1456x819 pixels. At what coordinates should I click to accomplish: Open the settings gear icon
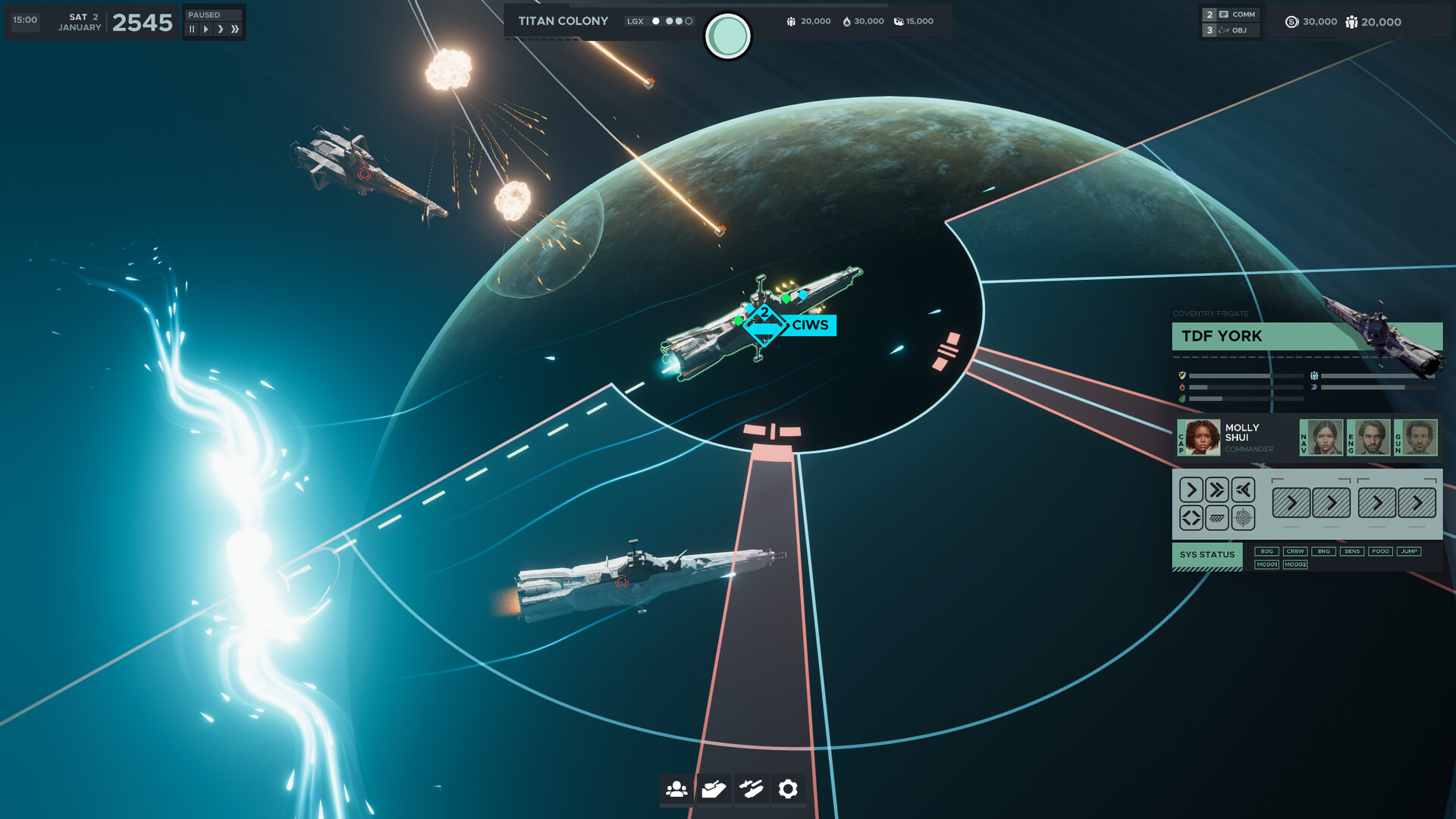[789, 789]
